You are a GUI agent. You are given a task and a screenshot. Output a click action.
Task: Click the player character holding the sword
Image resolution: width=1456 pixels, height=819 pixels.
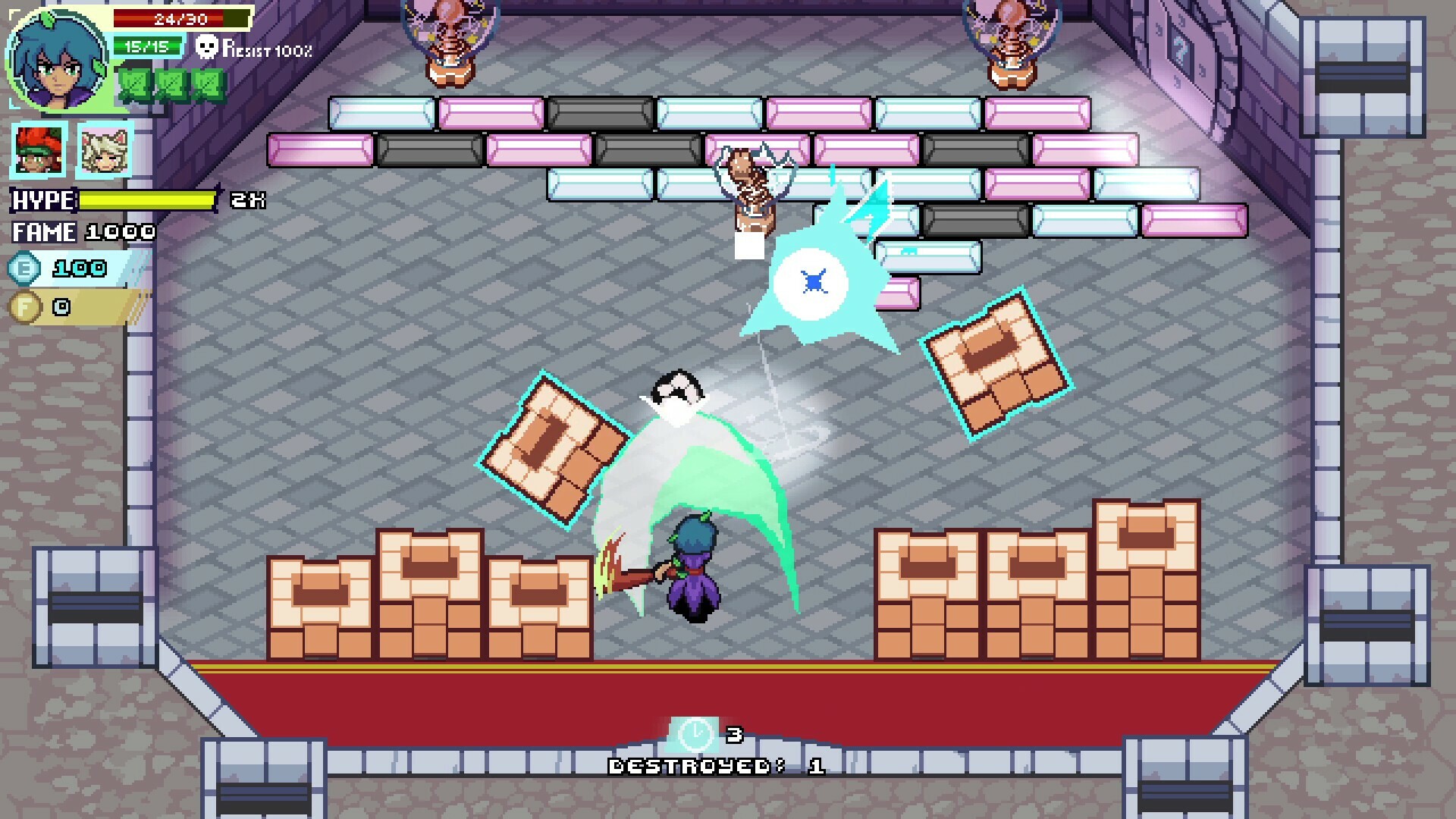pos(694,576)
